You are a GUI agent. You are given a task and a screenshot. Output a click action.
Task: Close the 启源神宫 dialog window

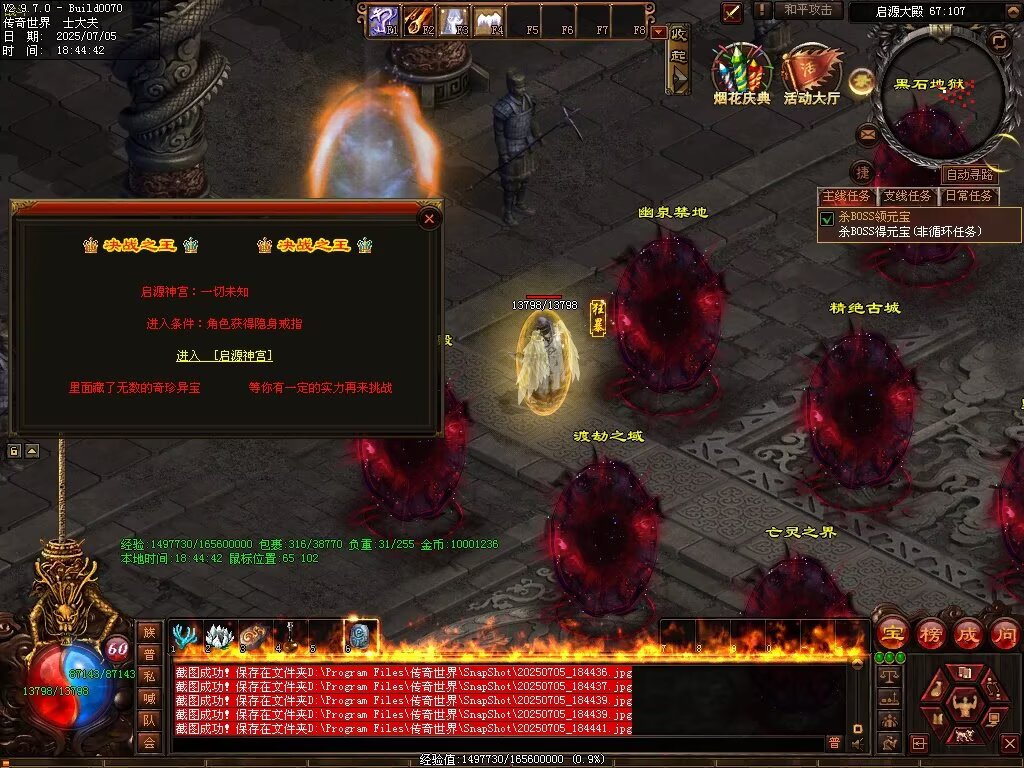pos(429,218)
